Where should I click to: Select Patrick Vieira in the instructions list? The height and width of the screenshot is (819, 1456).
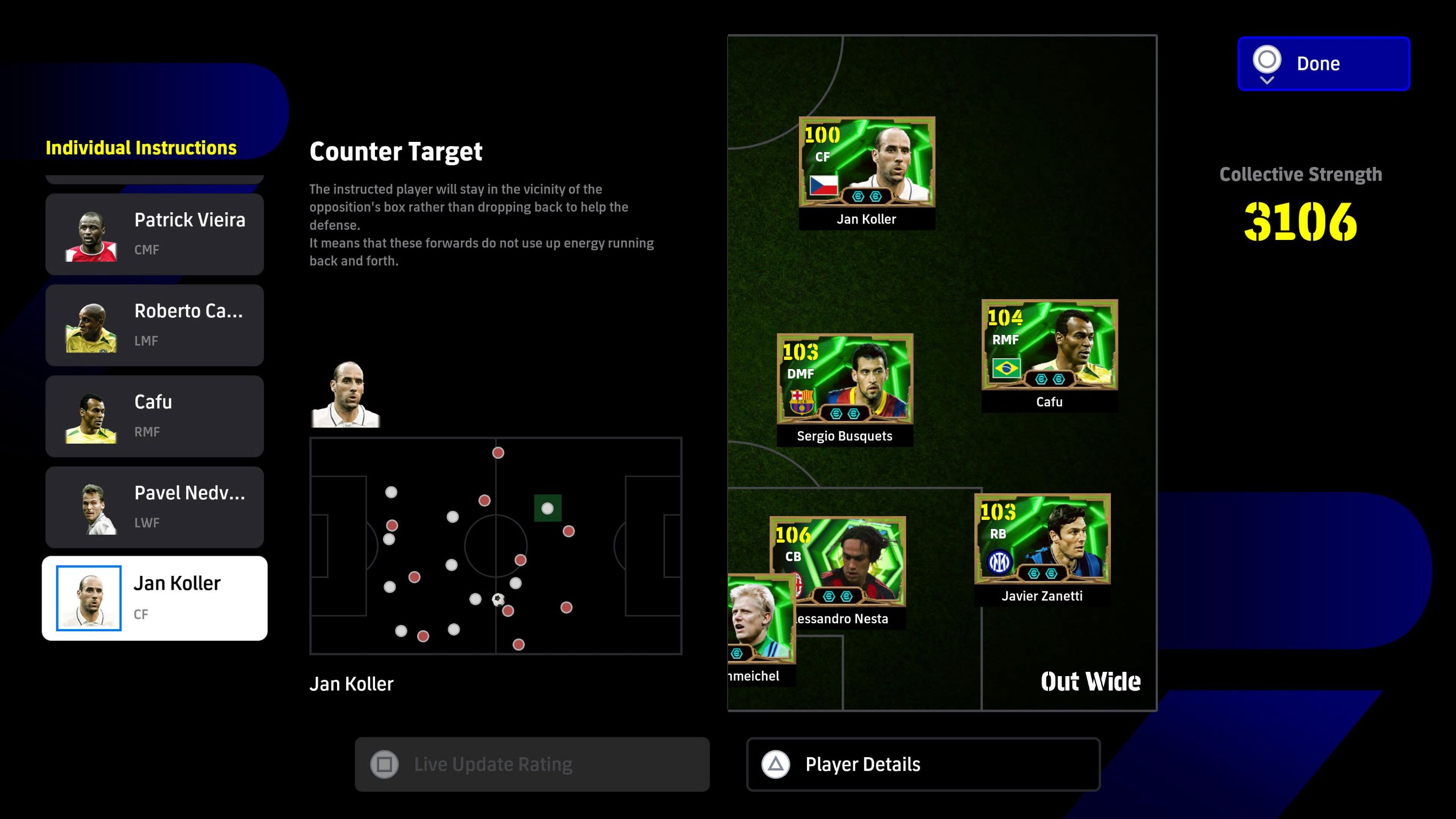click(x=154, y=234)
